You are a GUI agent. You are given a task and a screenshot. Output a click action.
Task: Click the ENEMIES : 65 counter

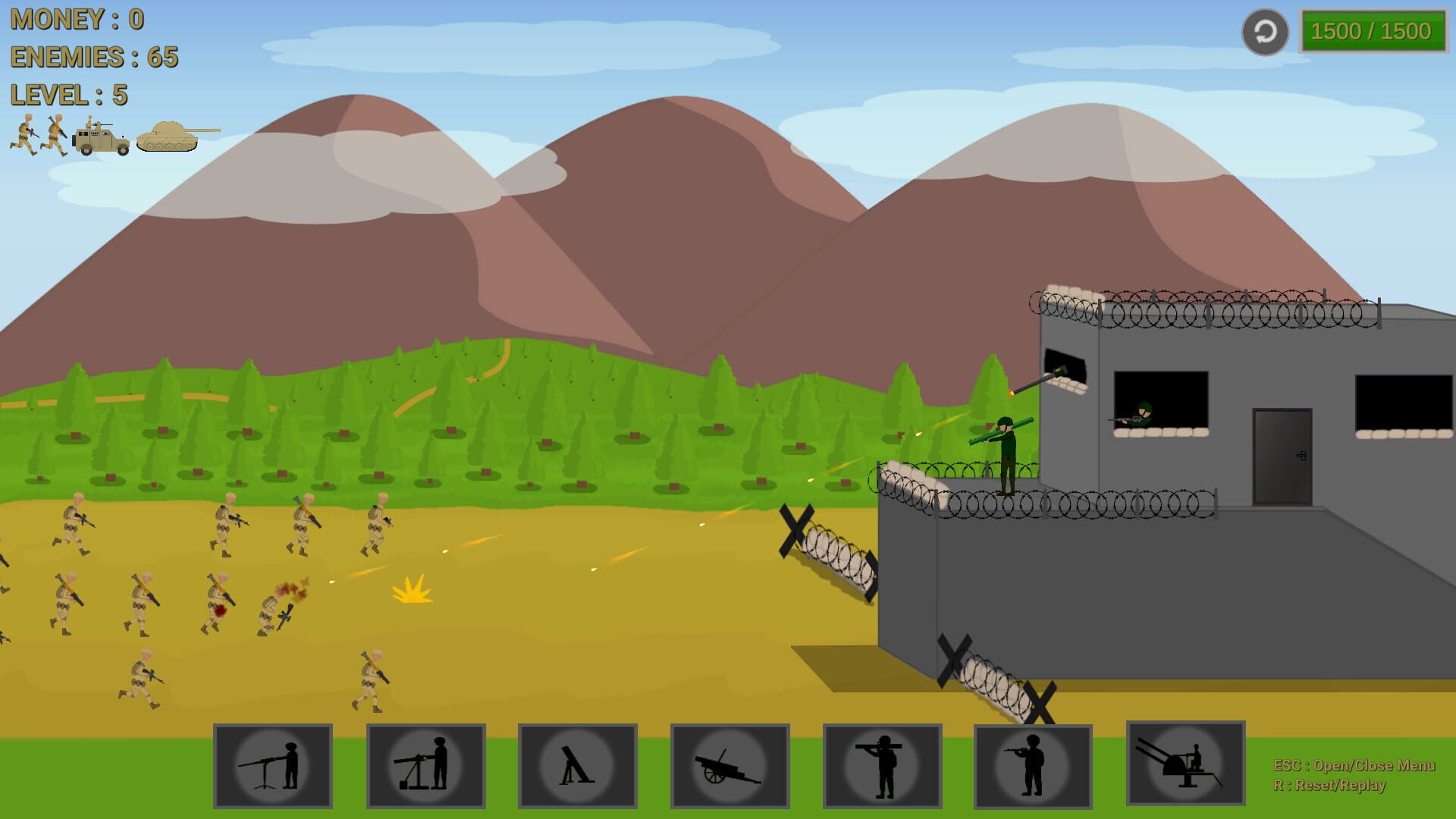click(94, 58)
